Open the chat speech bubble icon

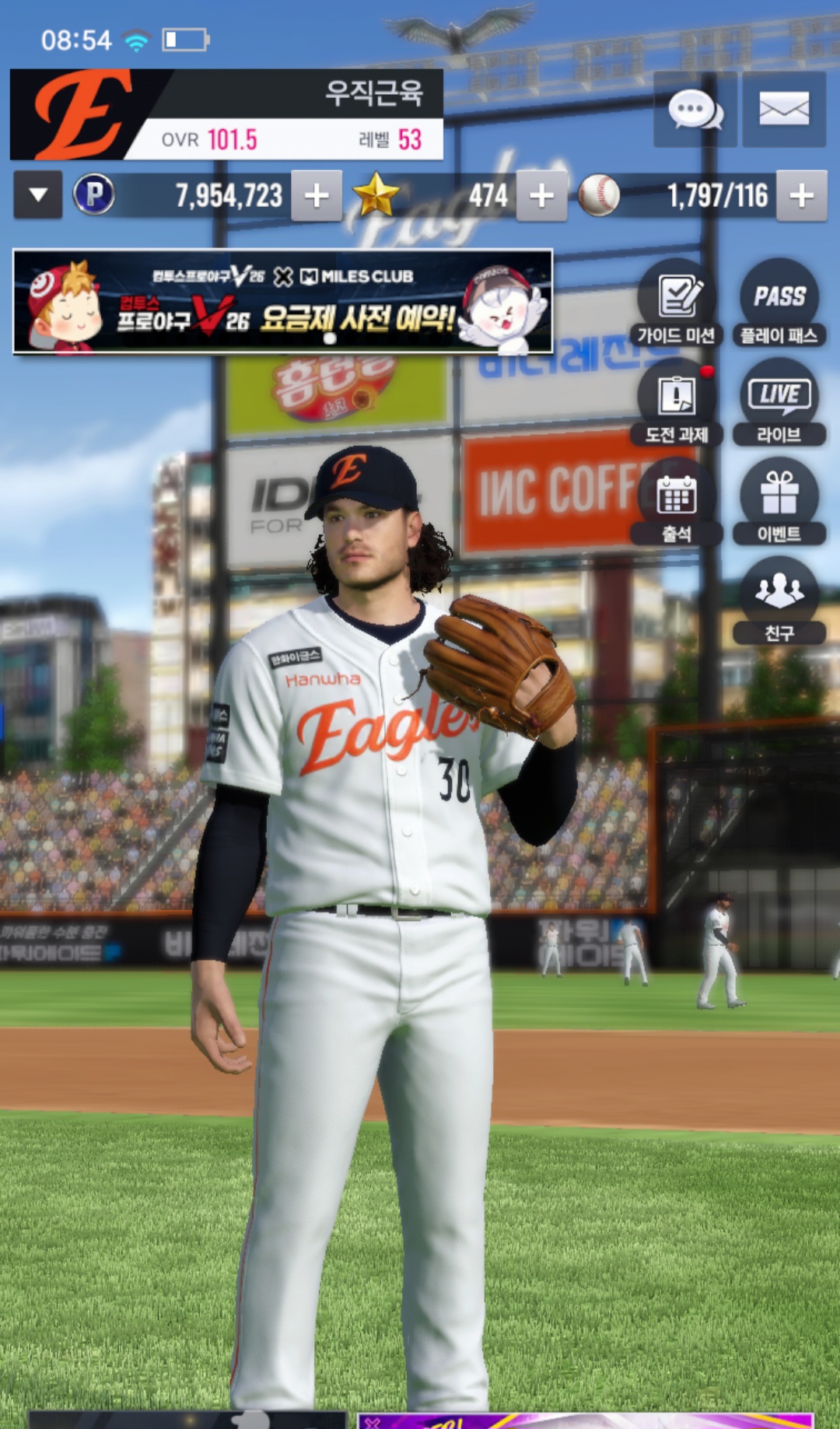pos(695,110)
